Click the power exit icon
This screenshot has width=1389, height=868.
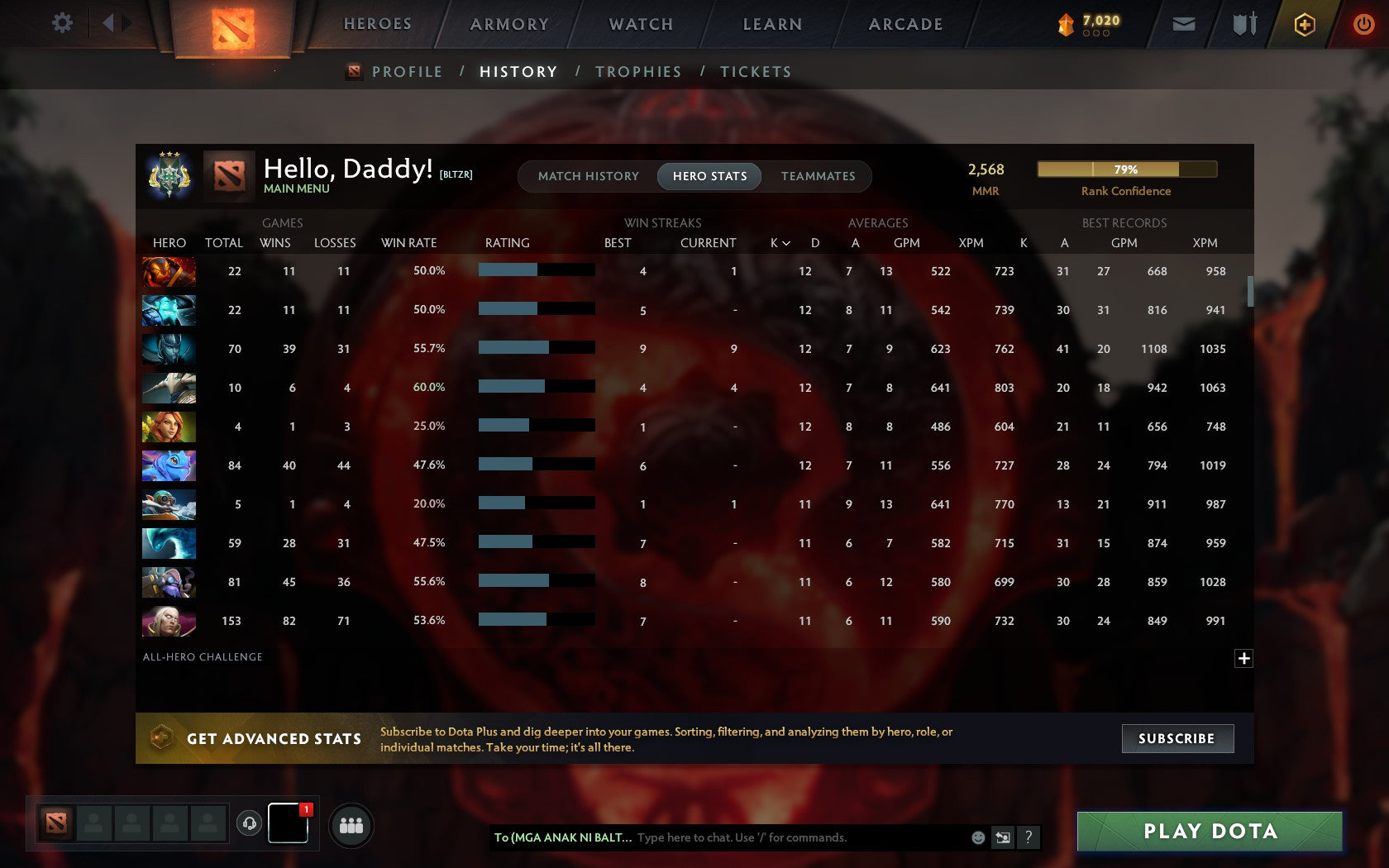click(x=1363, y=23)
